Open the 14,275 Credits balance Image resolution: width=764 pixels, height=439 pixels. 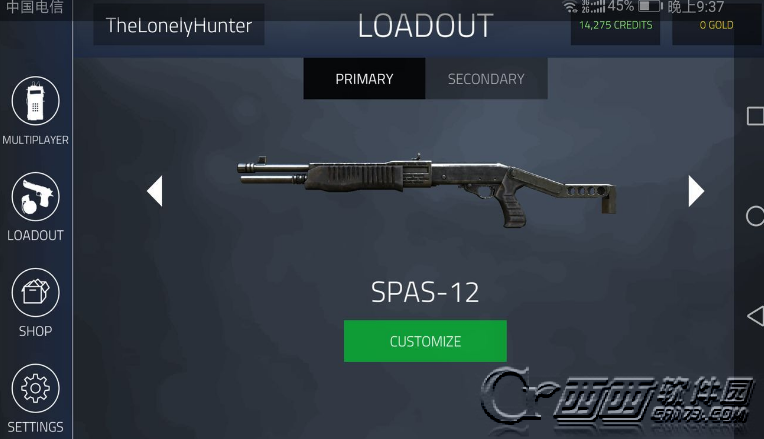click(x=615, y=25)
